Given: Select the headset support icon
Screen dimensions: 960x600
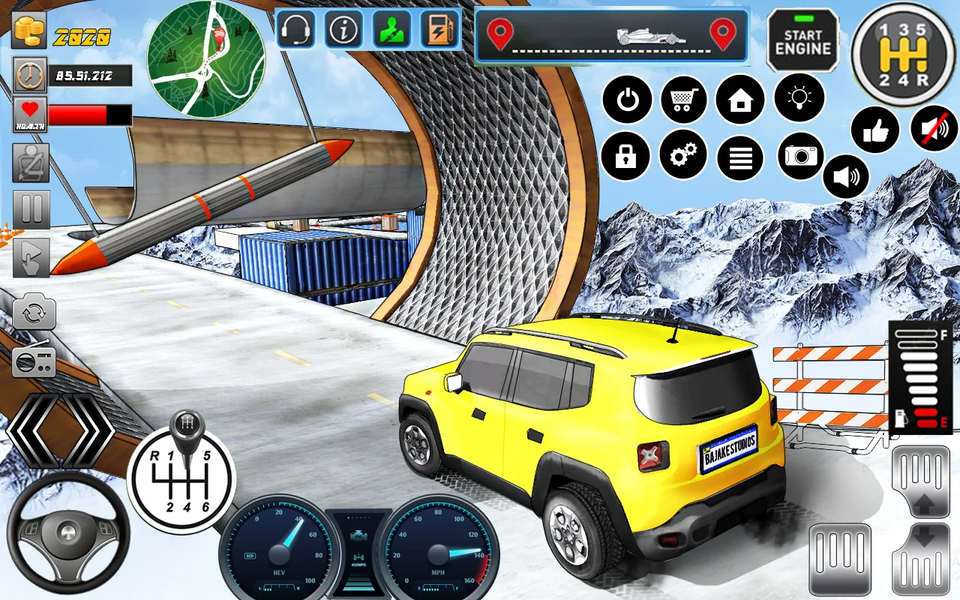Looking at the screenshot, I should pos(295,30).
